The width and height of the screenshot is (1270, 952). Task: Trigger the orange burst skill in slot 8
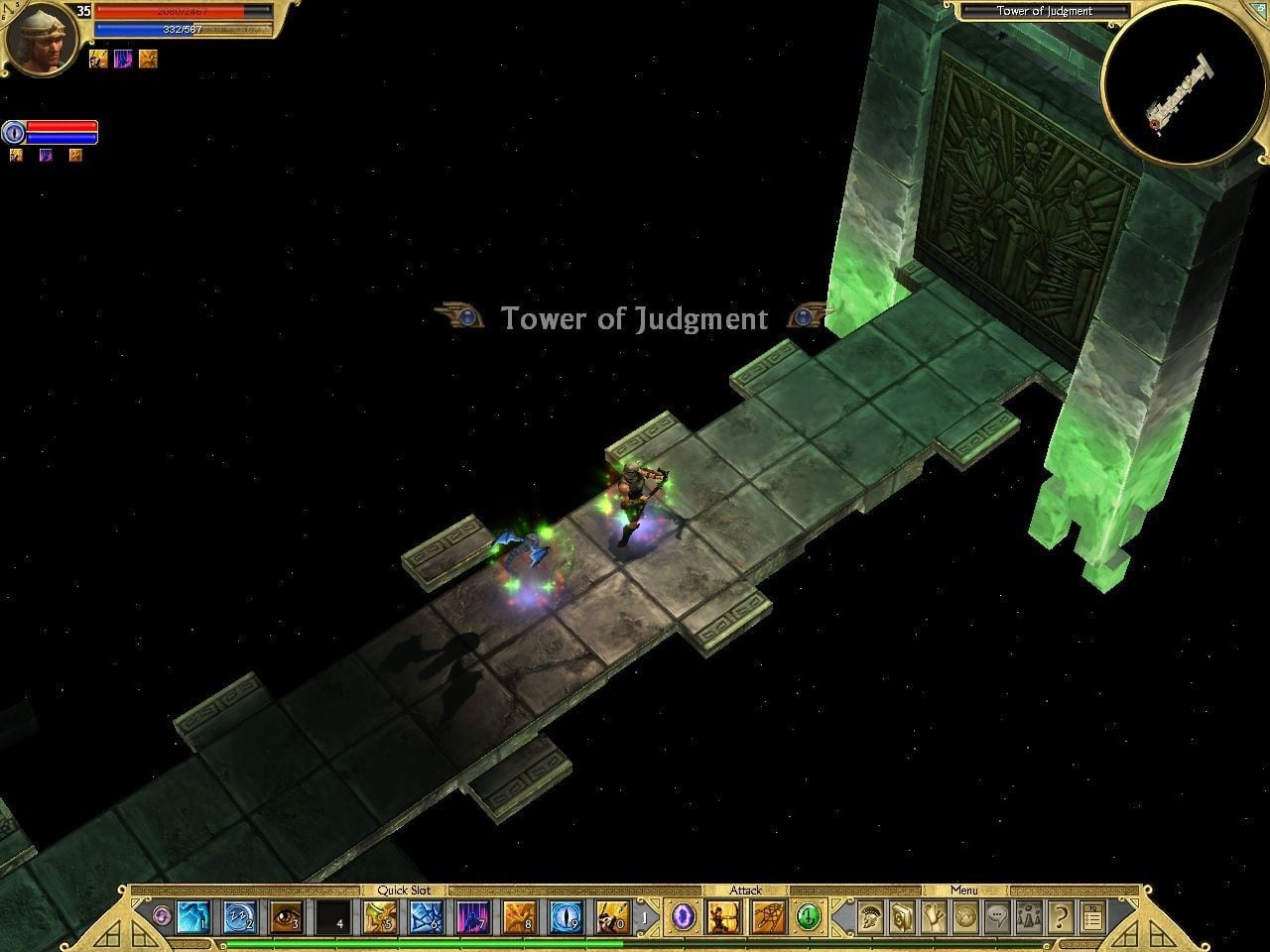(519, 917)
